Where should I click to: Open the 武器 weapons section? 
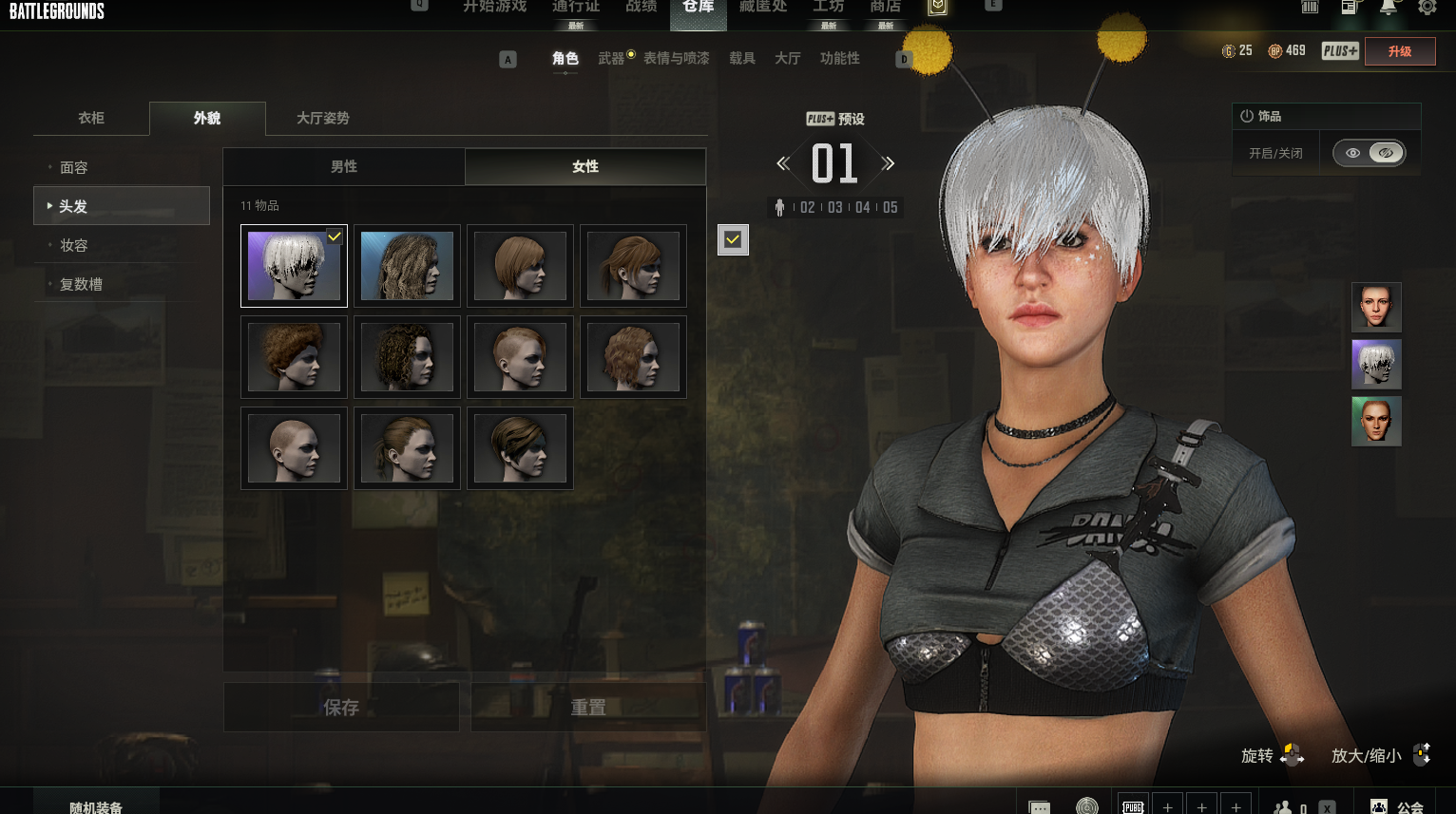(611, 58)
